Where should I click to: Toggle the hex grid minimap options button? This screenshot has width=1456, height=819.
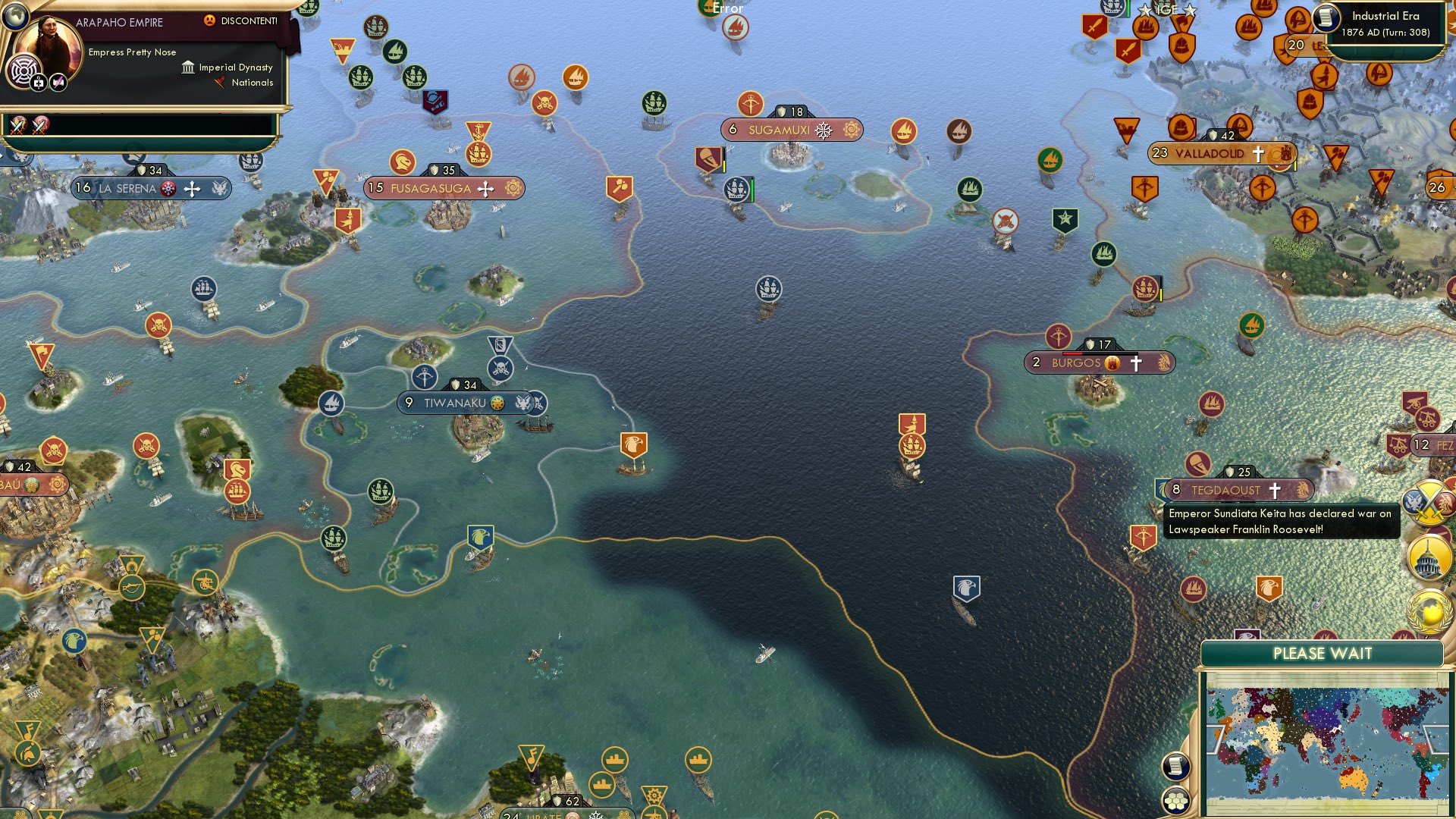[1175, 800]
